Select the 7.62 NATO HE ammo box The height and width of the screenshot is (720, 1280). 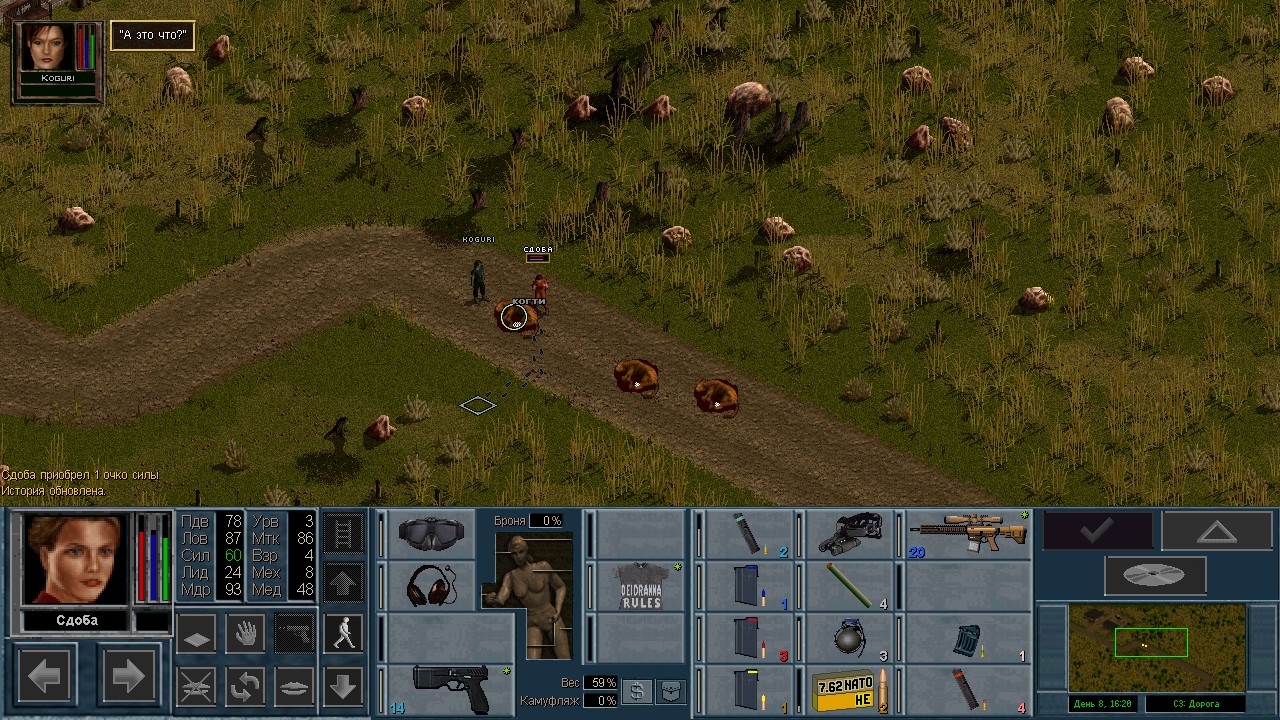[x=849, y=690]
